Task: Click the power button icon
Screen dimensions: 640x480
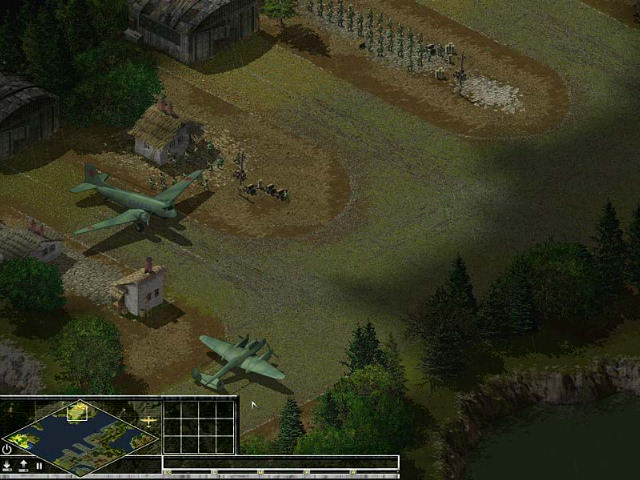Action: click(8, 449)
